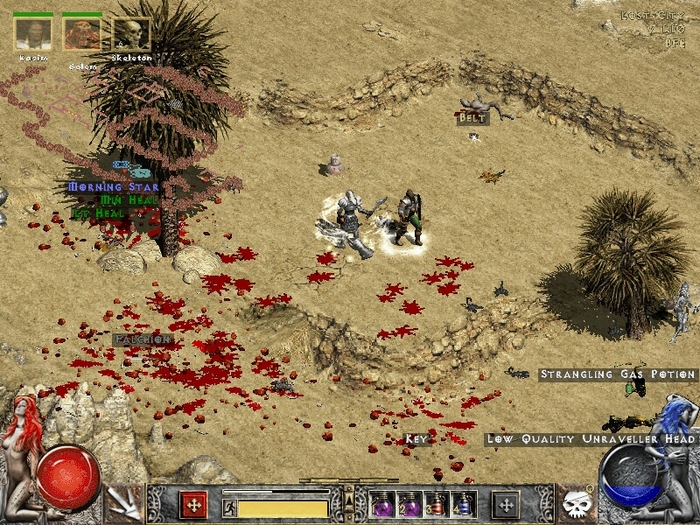Select the Golem minion portrait
This screenshot has width=700, height=525.
click(82, 35)
